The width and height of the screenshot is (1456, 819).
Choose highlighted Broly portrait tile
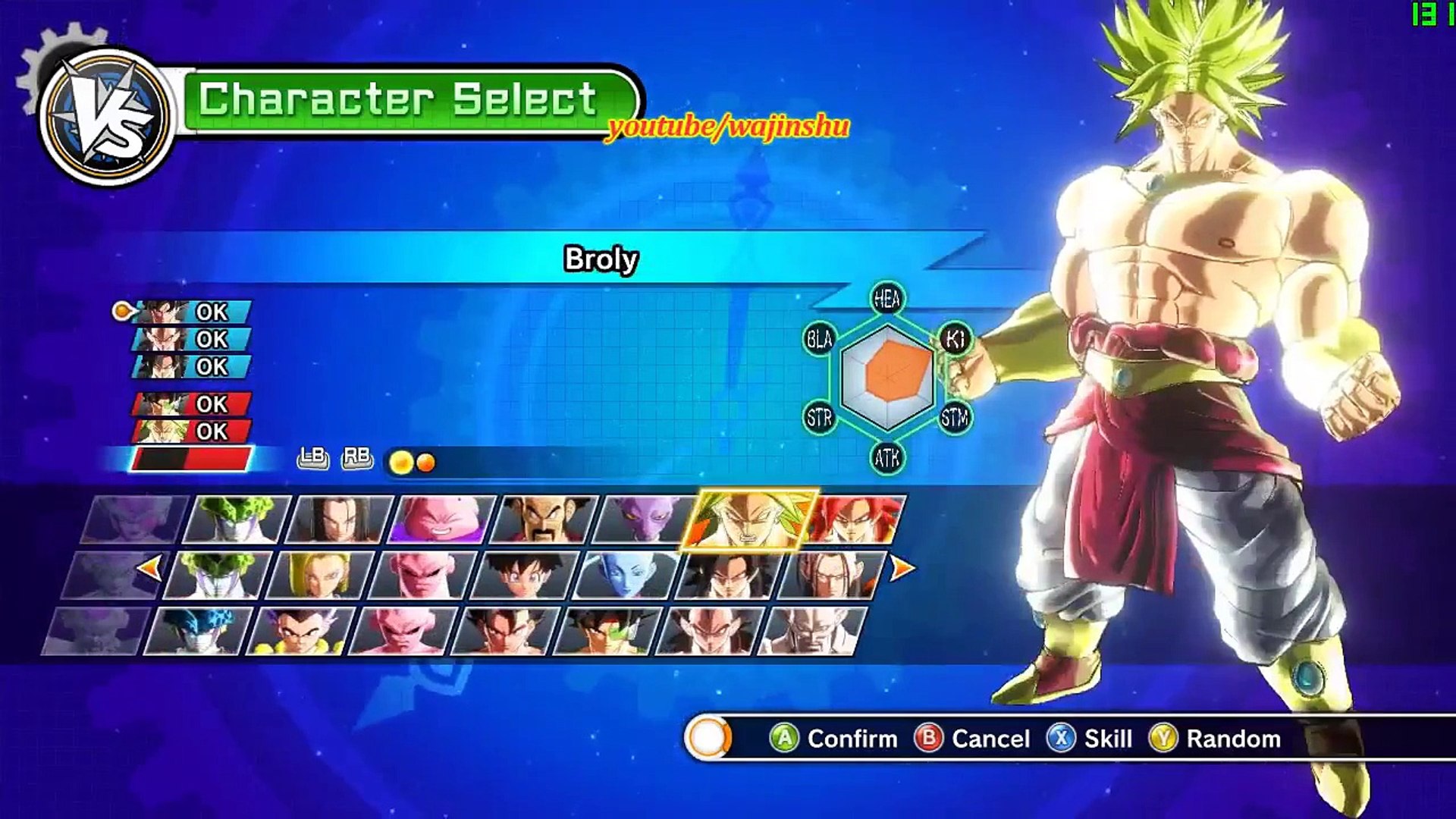[x=748, y=519]
